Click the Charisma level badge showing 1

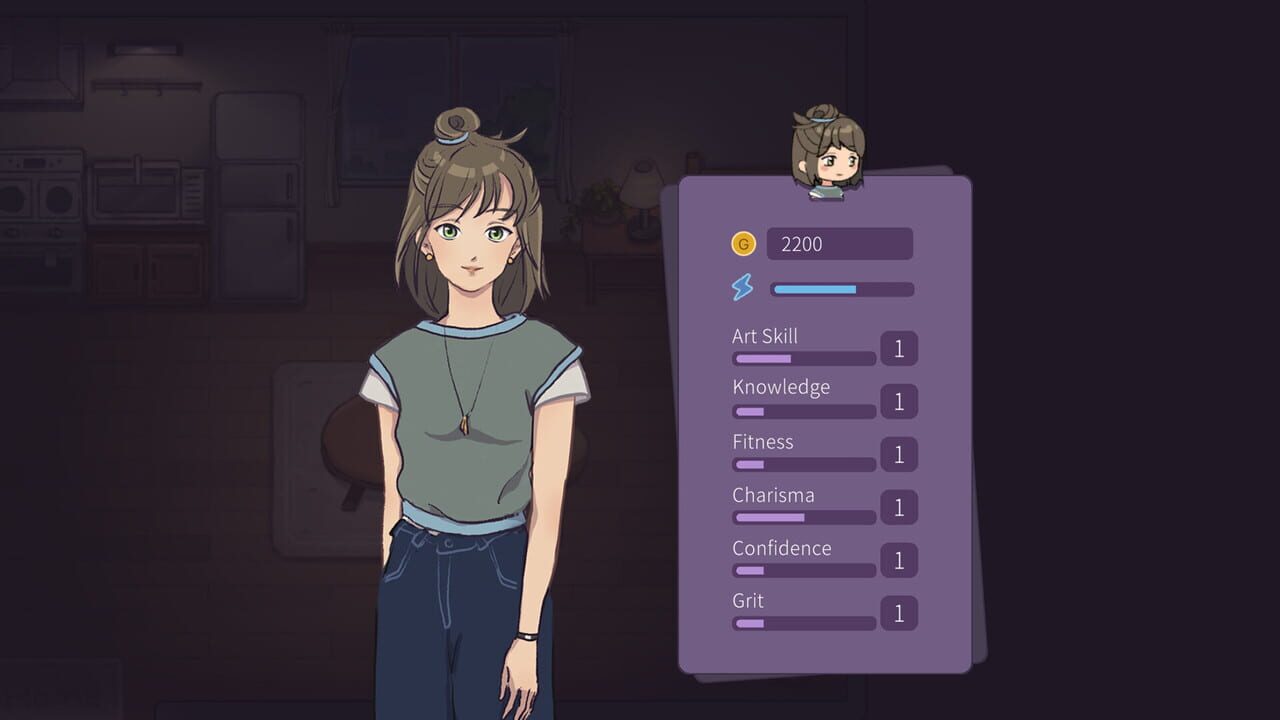click(898, 509)
